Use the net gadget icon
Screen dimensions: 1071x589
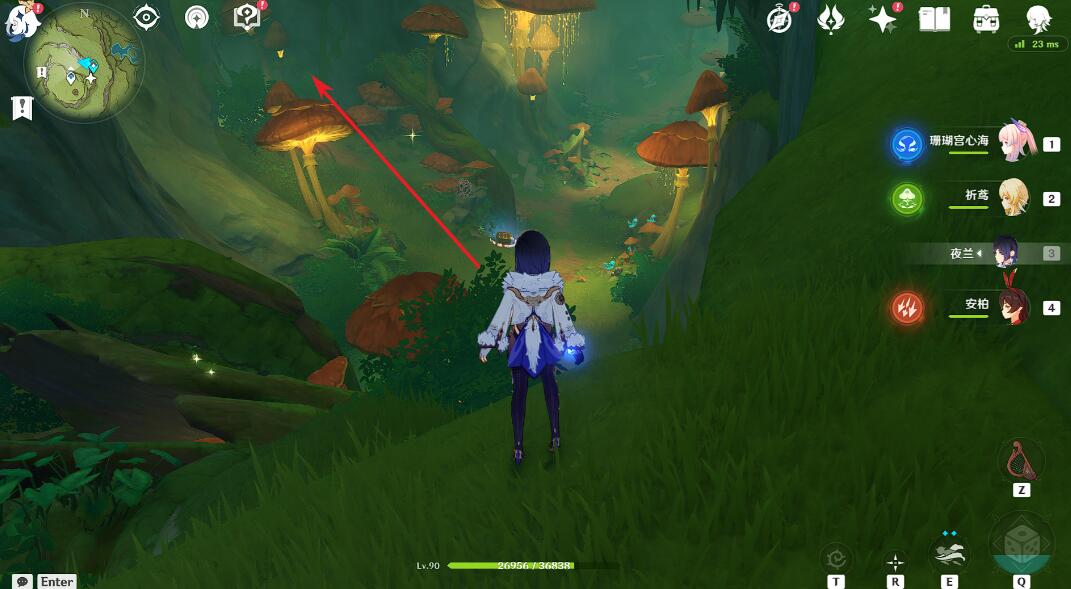point(1021,461)
